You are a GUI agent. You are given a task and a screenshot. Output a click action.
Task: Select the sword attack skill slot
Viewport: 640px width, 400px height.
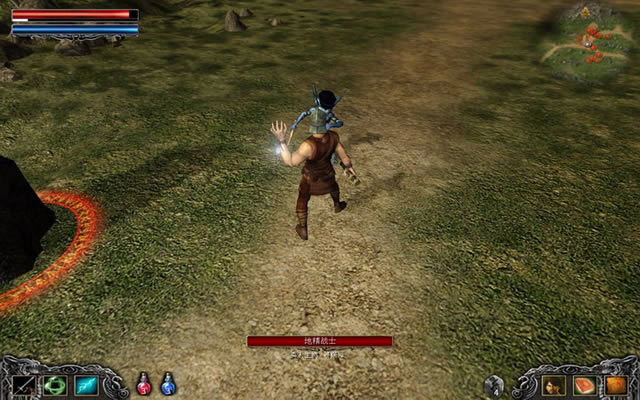click(25, 385)
